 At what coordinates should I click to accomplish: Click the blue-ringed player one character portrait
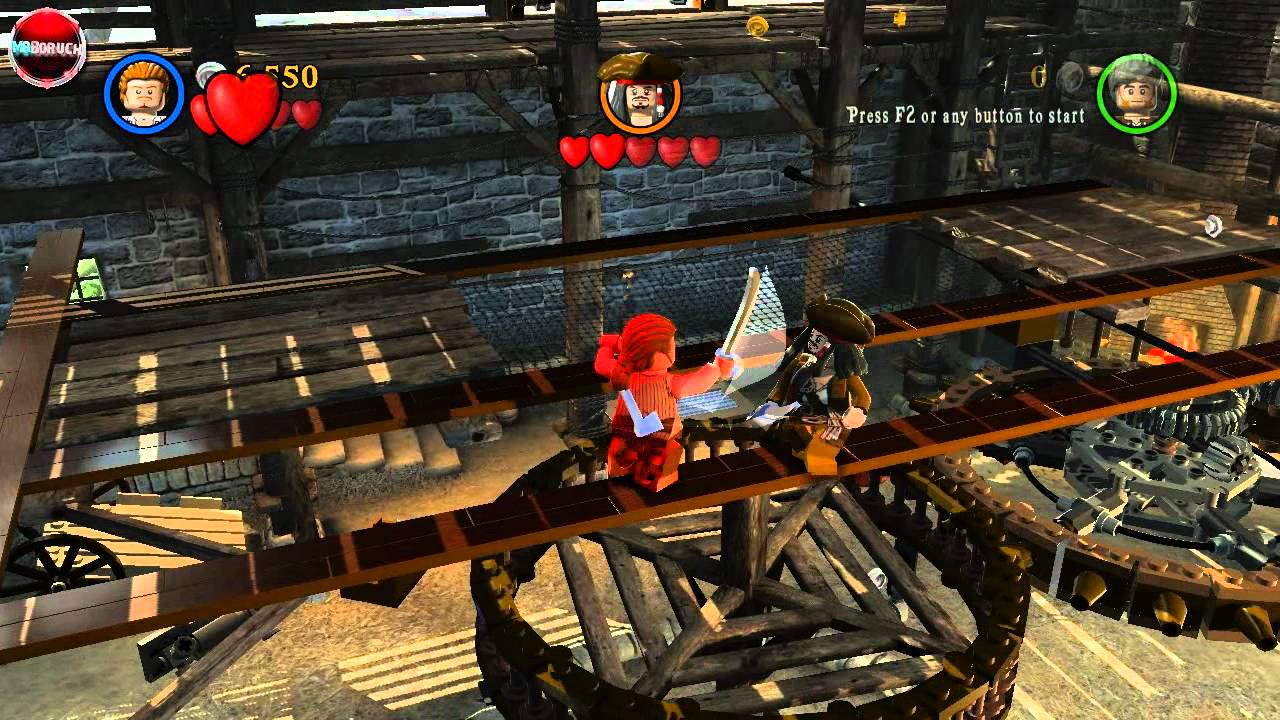(x=144, y=94)
